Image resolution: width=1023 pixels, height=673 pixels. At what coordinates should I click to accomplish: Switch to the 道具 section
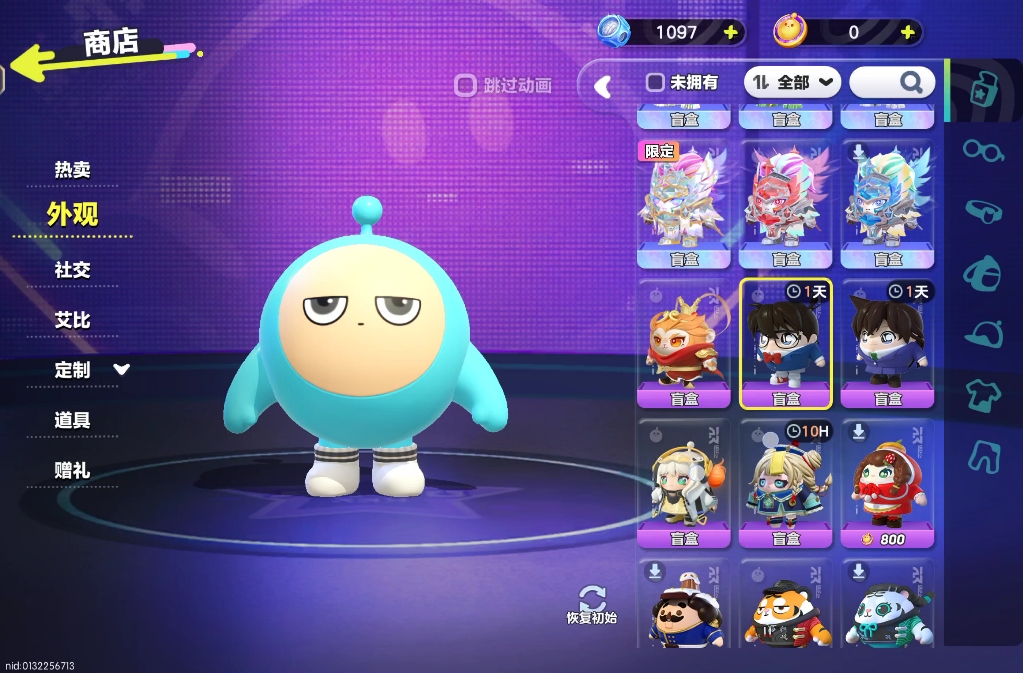(72, 420)
